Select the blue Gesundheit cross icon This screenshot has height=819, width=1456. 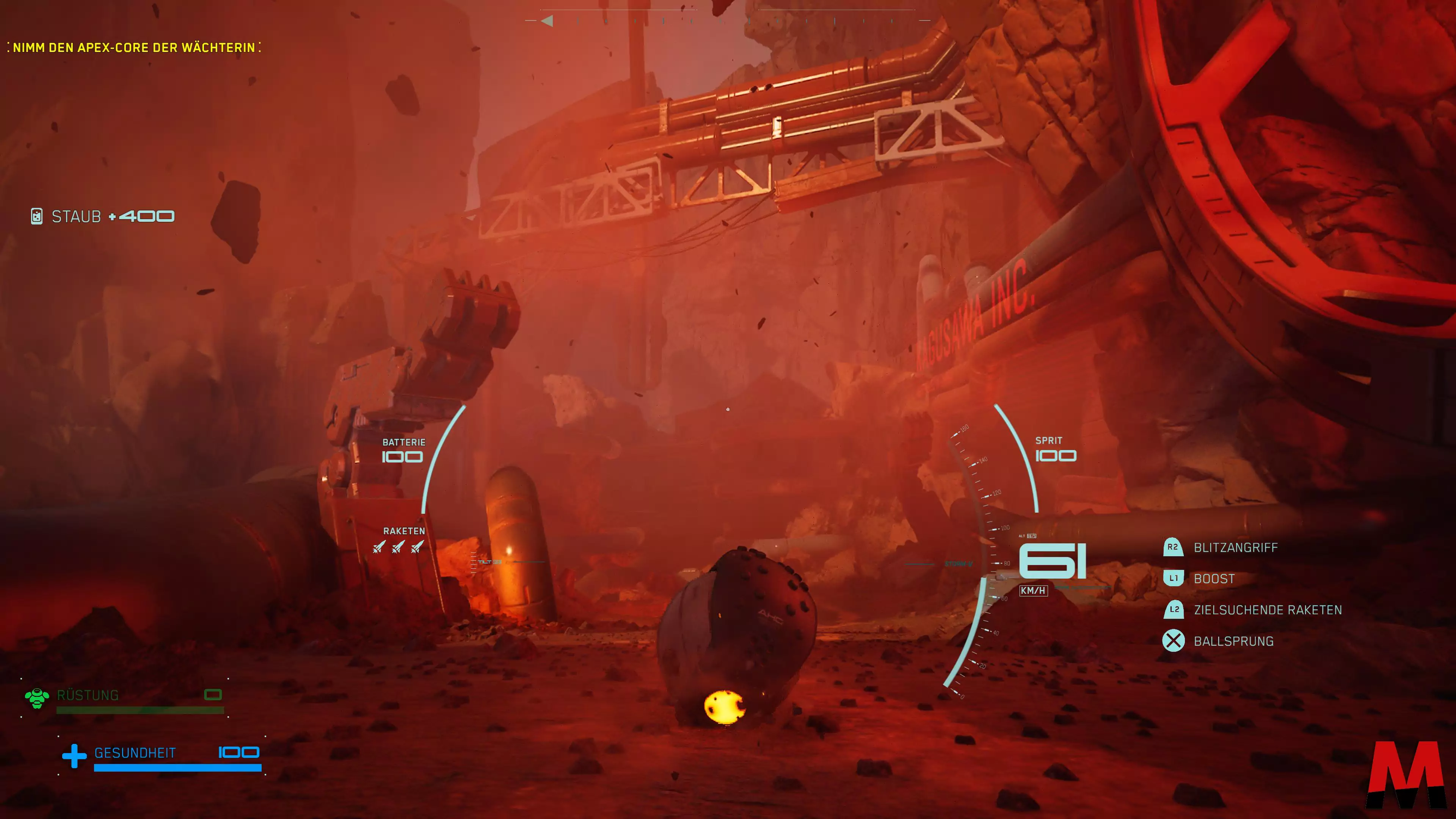click(74, 756)
